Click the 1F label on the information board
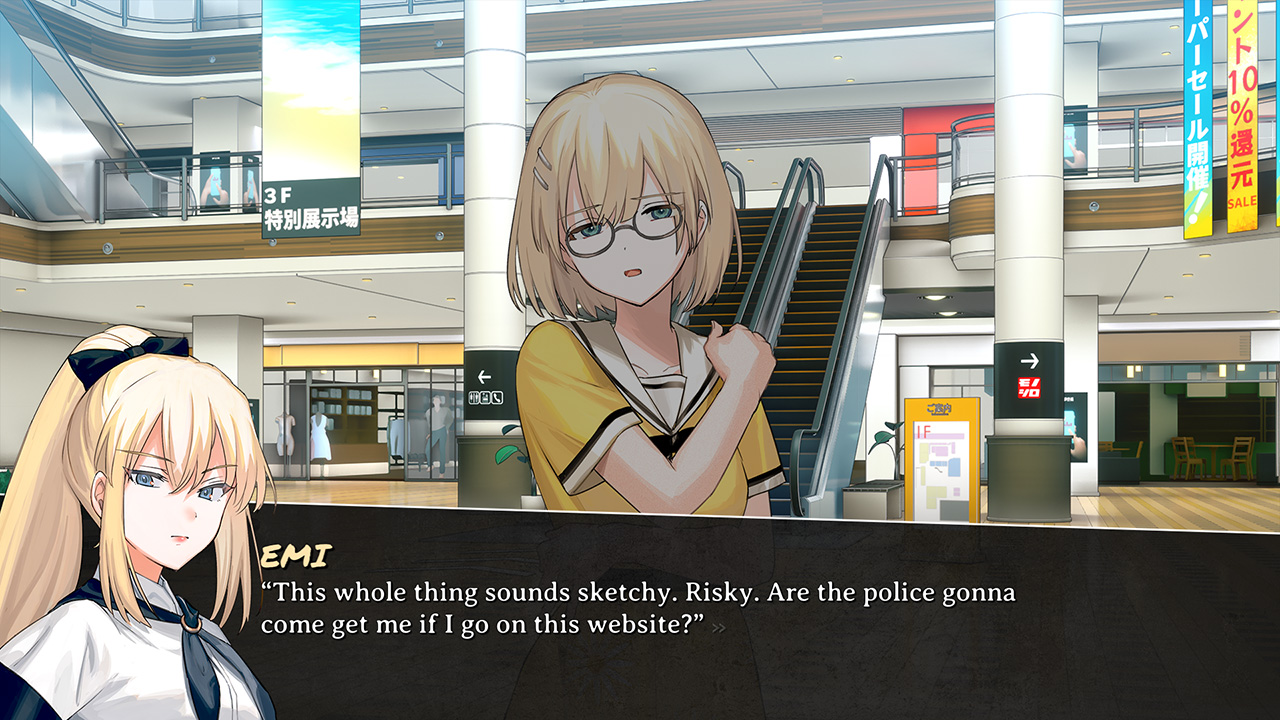 (x=922, y=432)
